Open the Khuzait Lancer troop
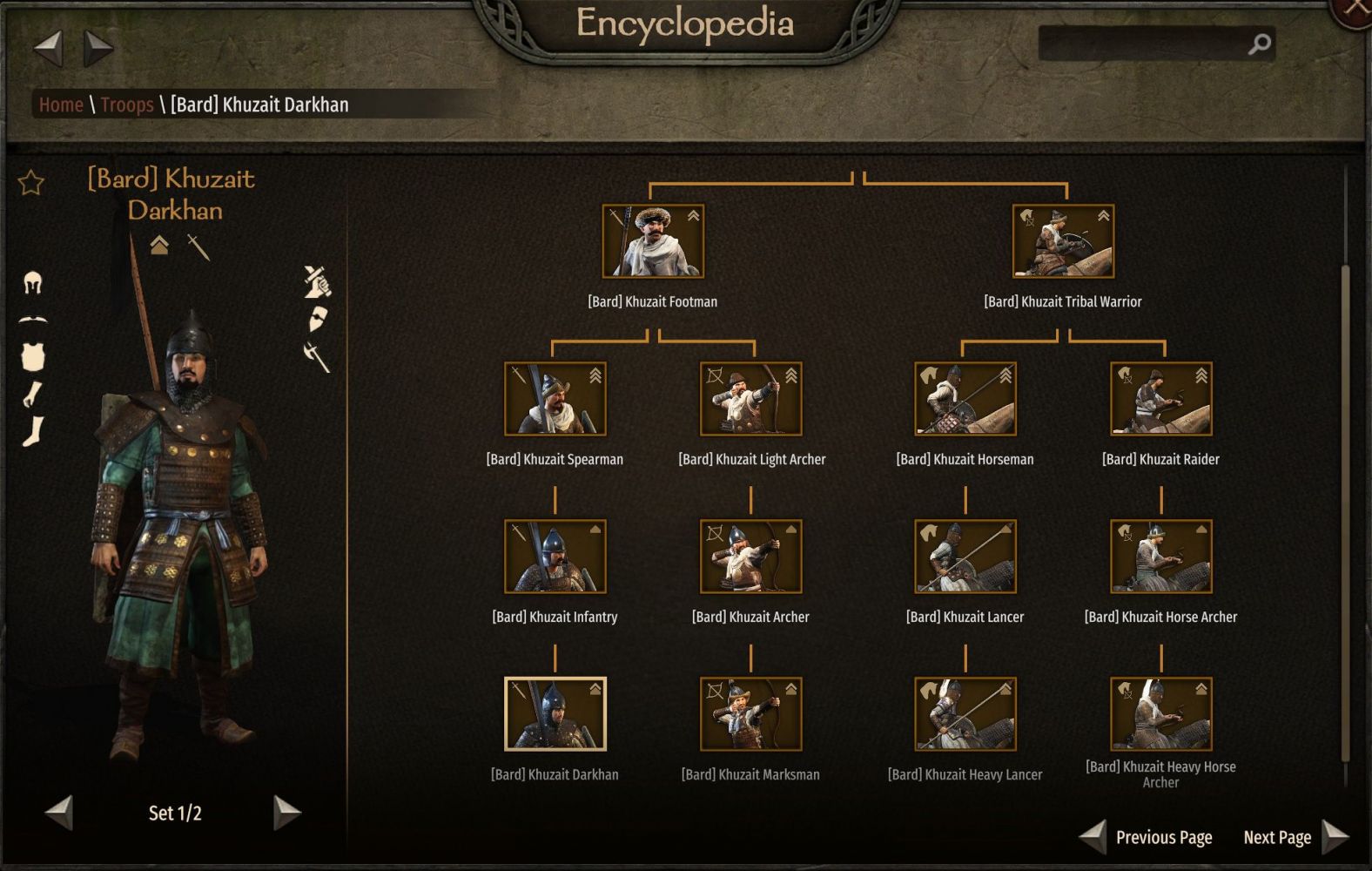The image size is (1372, 871). (x=965, y=557)
